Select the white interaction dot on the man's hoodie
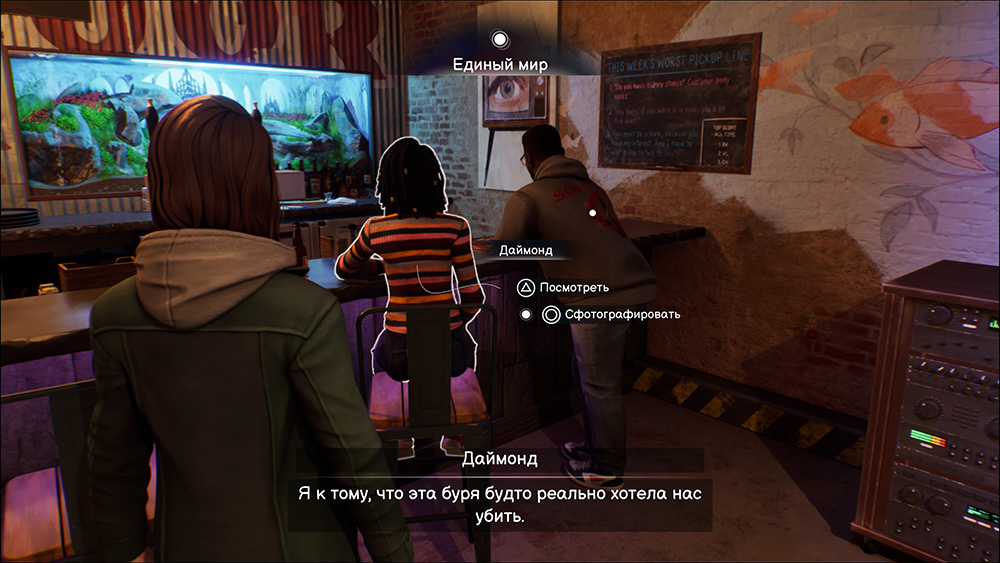The image size is (1000, 563). (x=592, y=213)
